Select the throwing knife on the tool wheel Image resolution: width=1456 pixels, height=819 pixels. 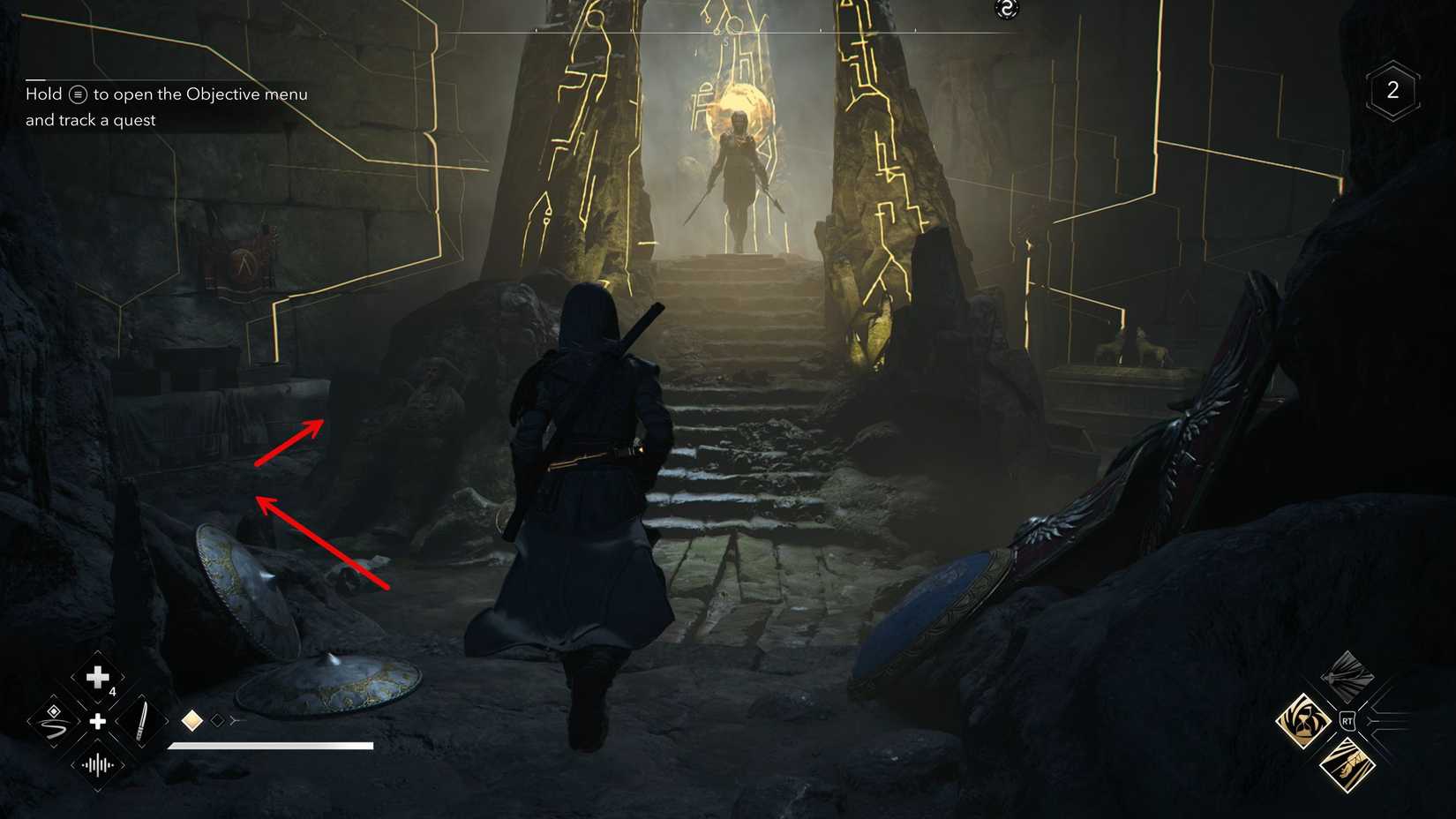pyautogui.click(x=142, y=720)
